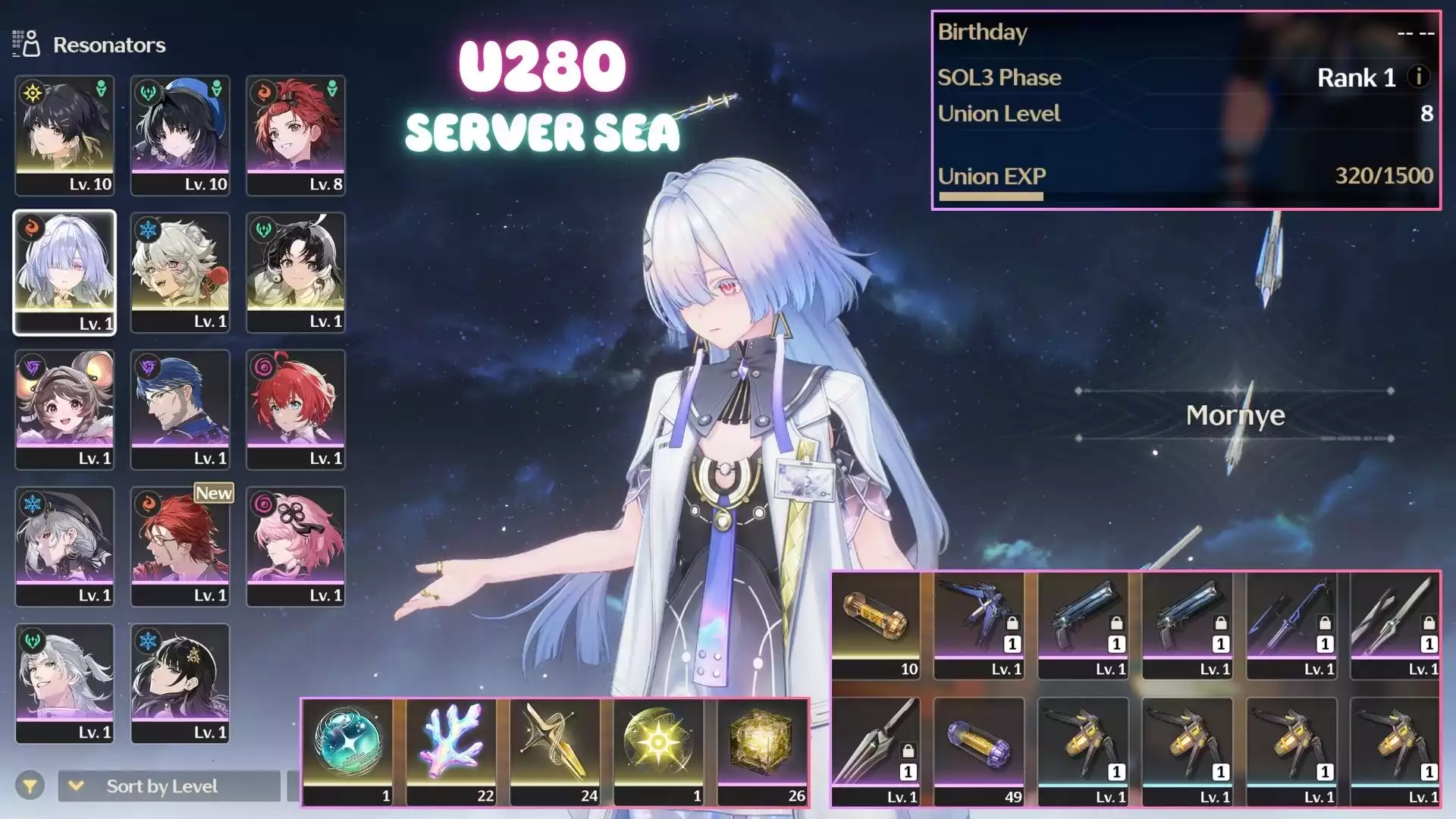
Task: Select the Lv. 10 black-haired Rover portrait
Action: 64,135
